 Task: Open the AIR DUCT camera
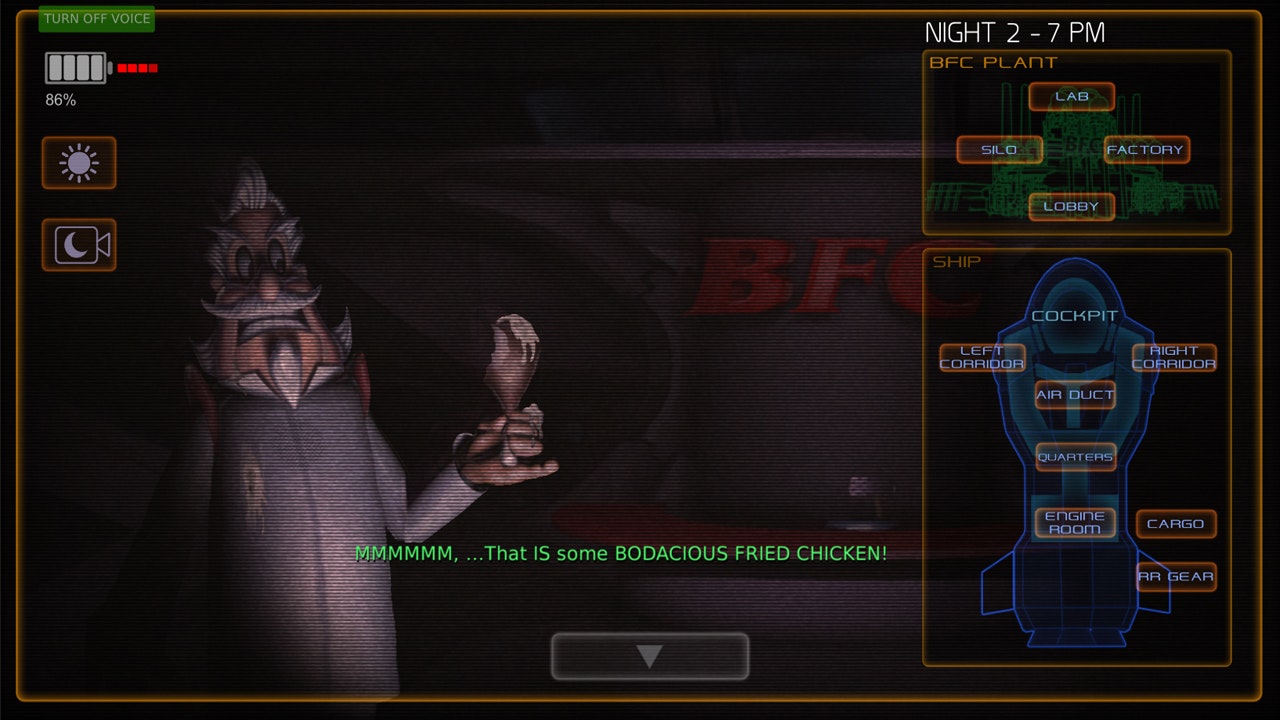click(1074, 396)
